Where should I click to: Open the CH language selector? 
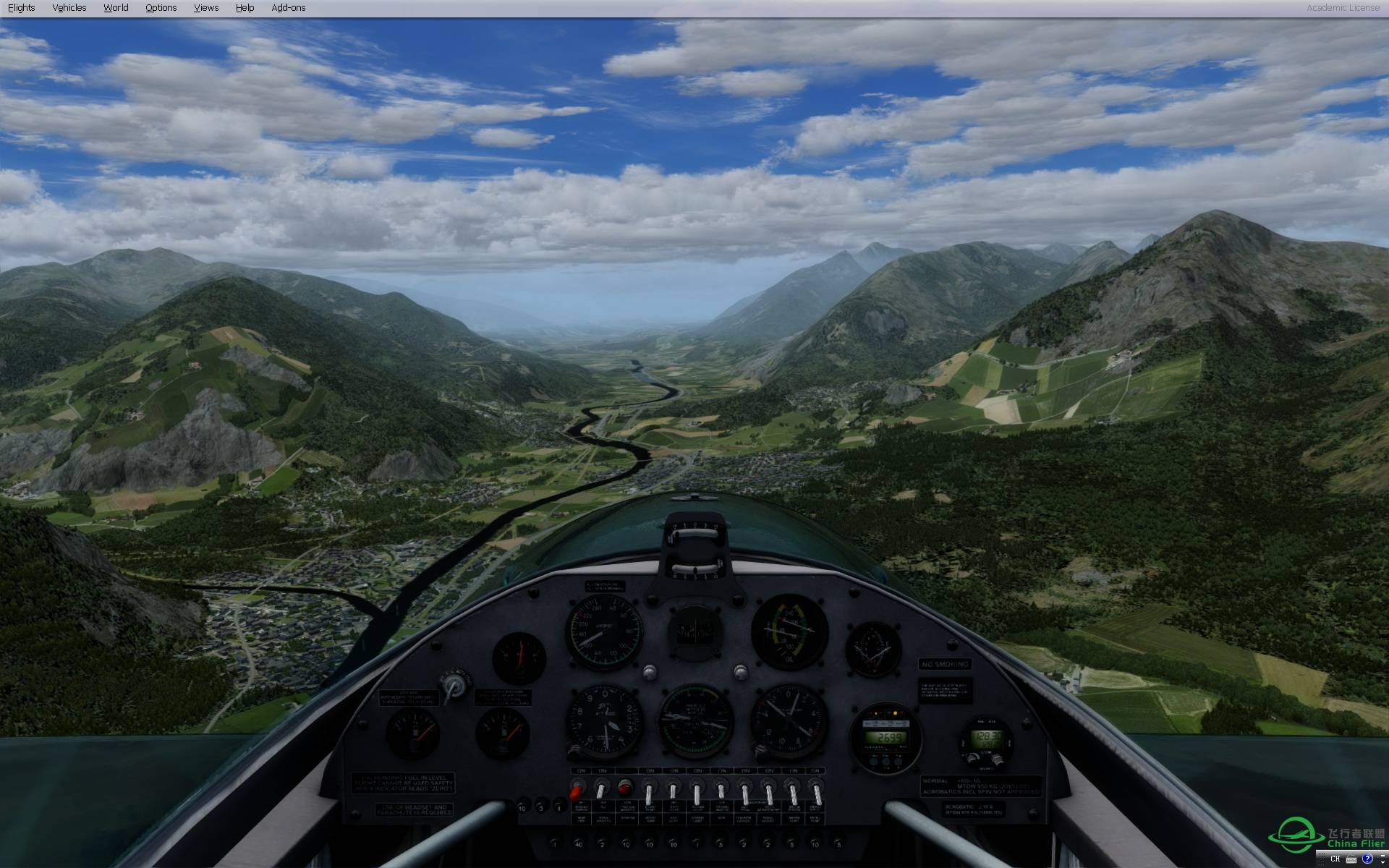click(x=1335, y=860)
